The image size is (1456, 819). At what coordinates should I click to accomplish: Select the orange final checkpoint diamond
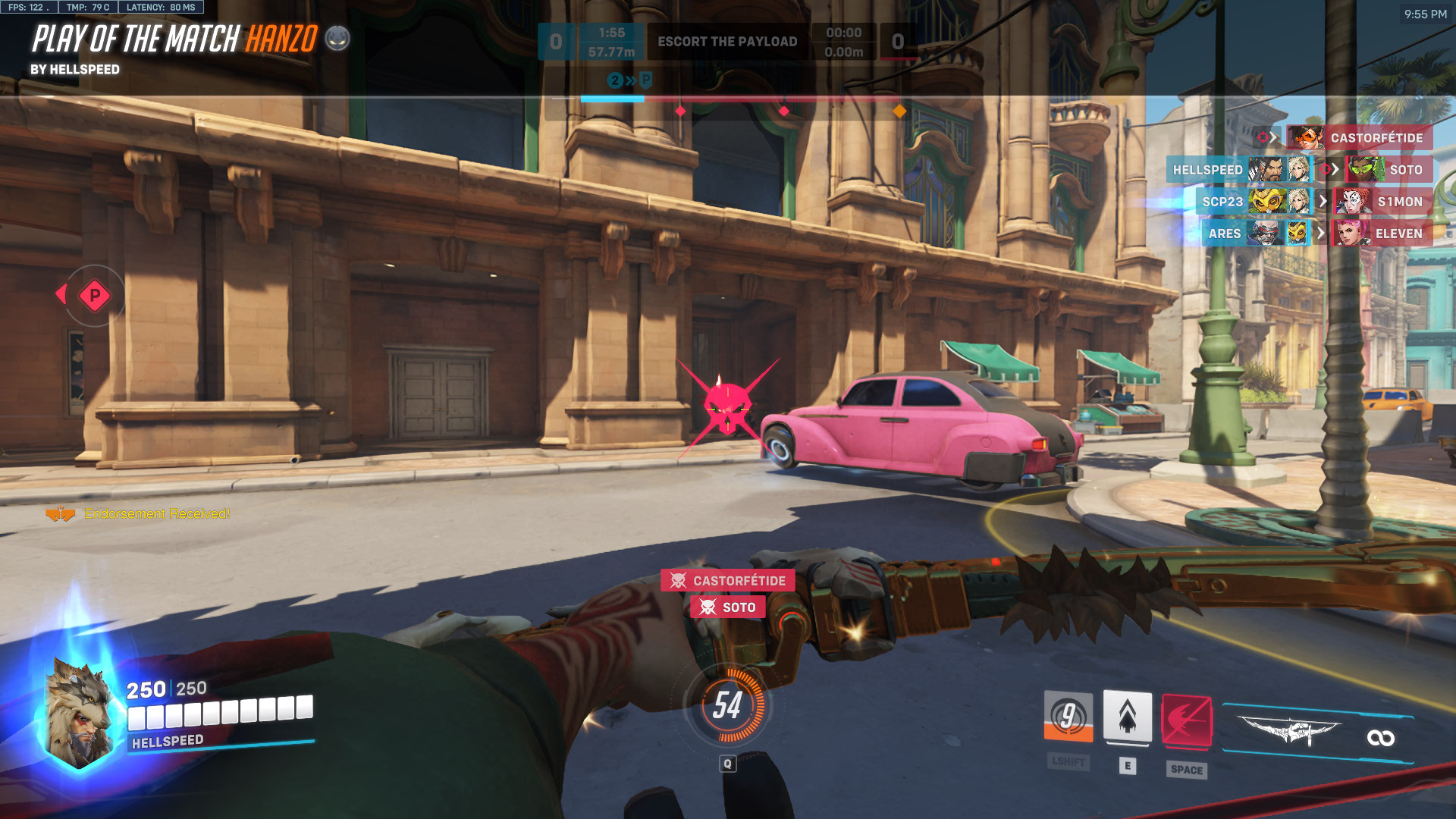click(x=899, y=111)
